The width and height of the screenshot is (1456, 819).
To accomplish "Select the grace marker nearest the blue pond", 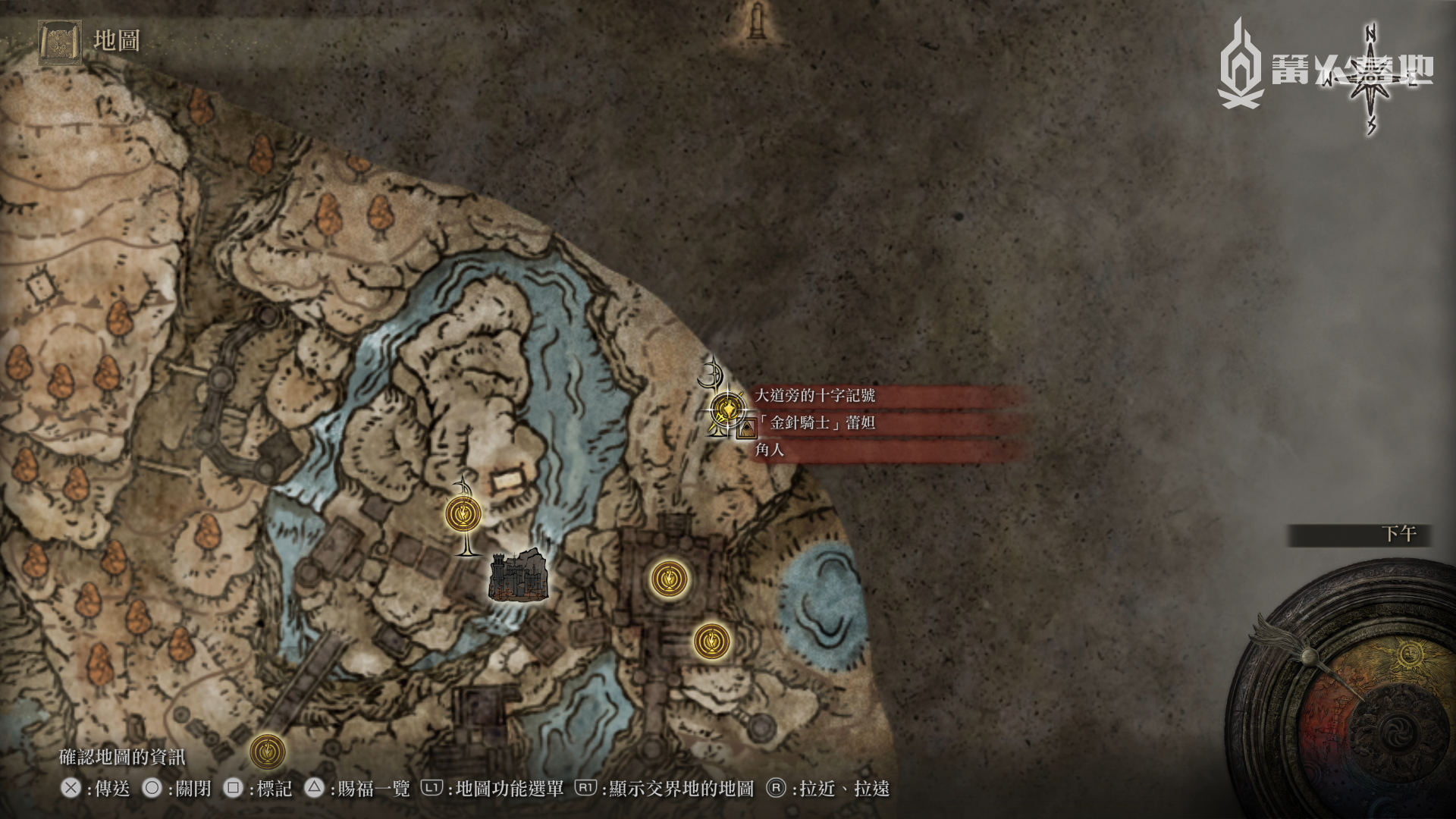I will [x=711, y=642].
